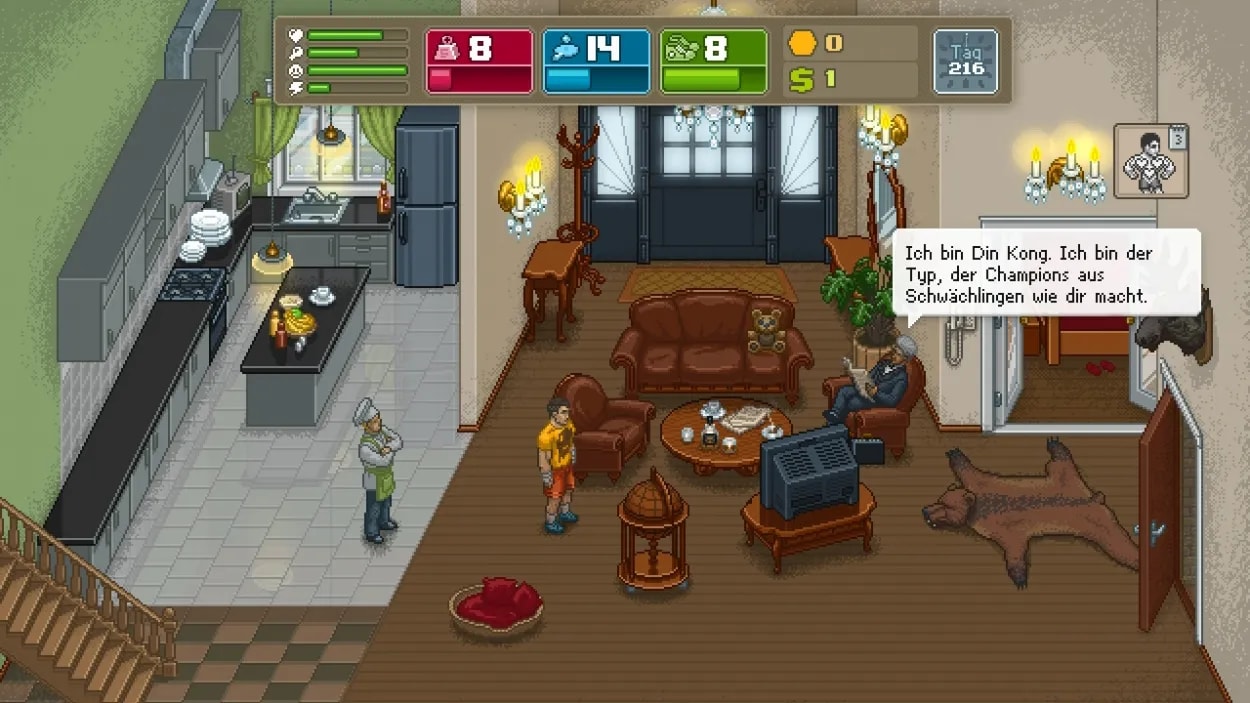Select the blue agility stat panel
1250x703 pixels.
coord(596,61)
